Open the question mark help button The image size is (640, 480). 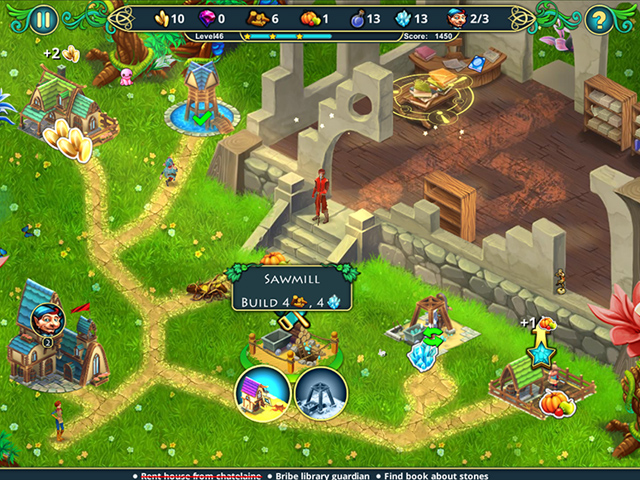point(598,18)
